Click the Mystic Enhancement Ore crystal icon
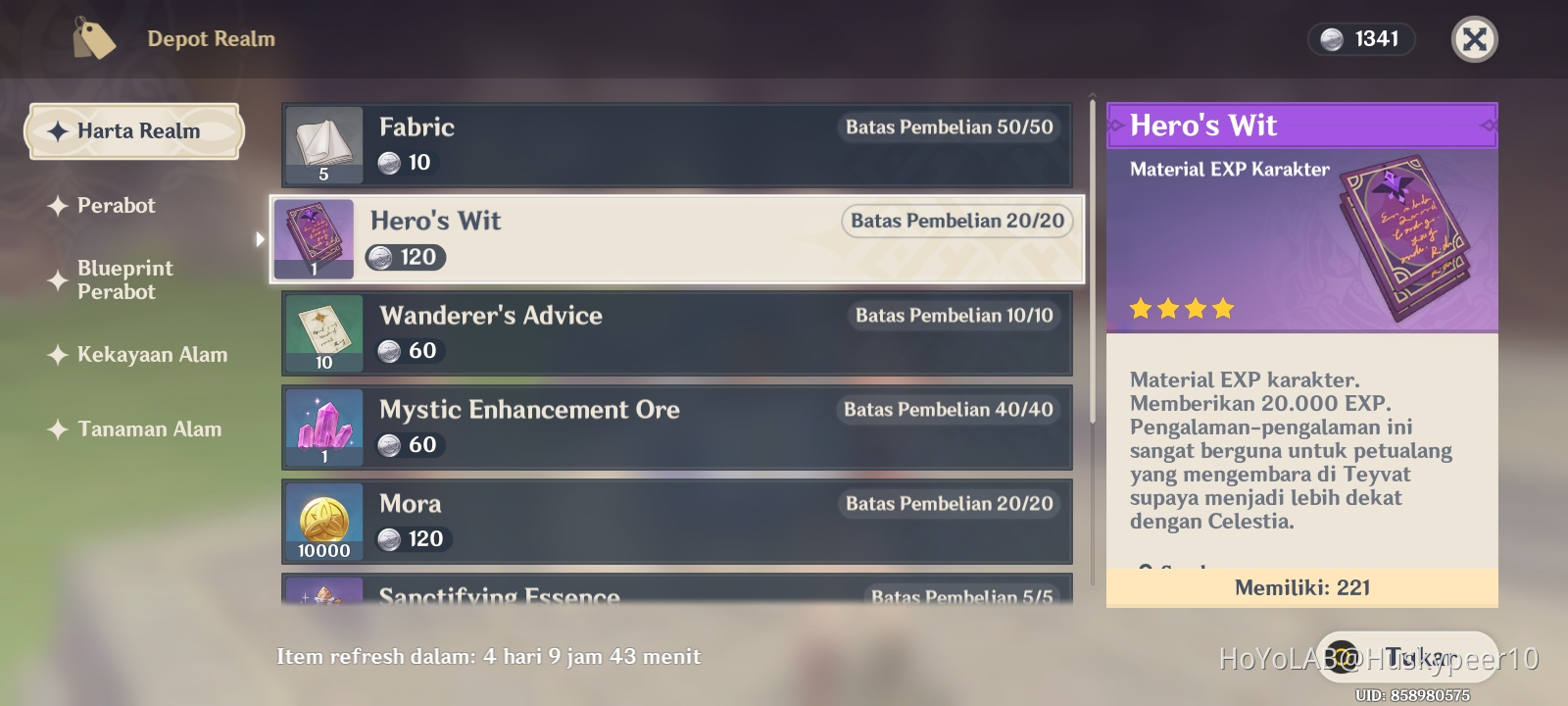Image resolution: width=1568 pixels, height=706 pixels. point(322,426)
